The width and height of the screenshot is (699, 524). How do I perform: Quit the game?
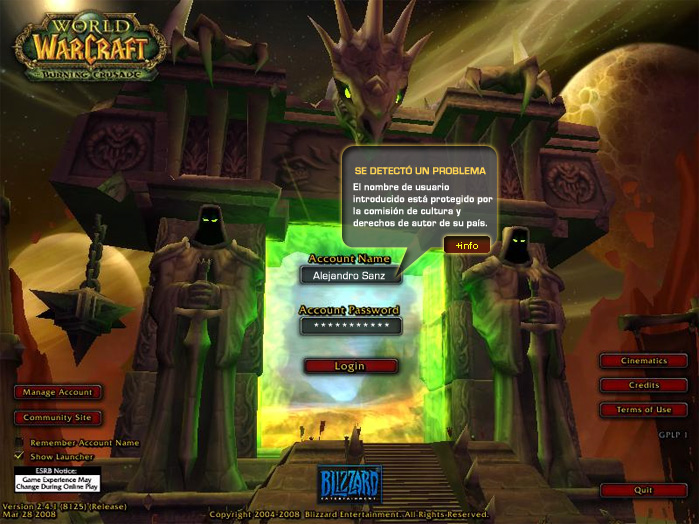coord(644,490)
